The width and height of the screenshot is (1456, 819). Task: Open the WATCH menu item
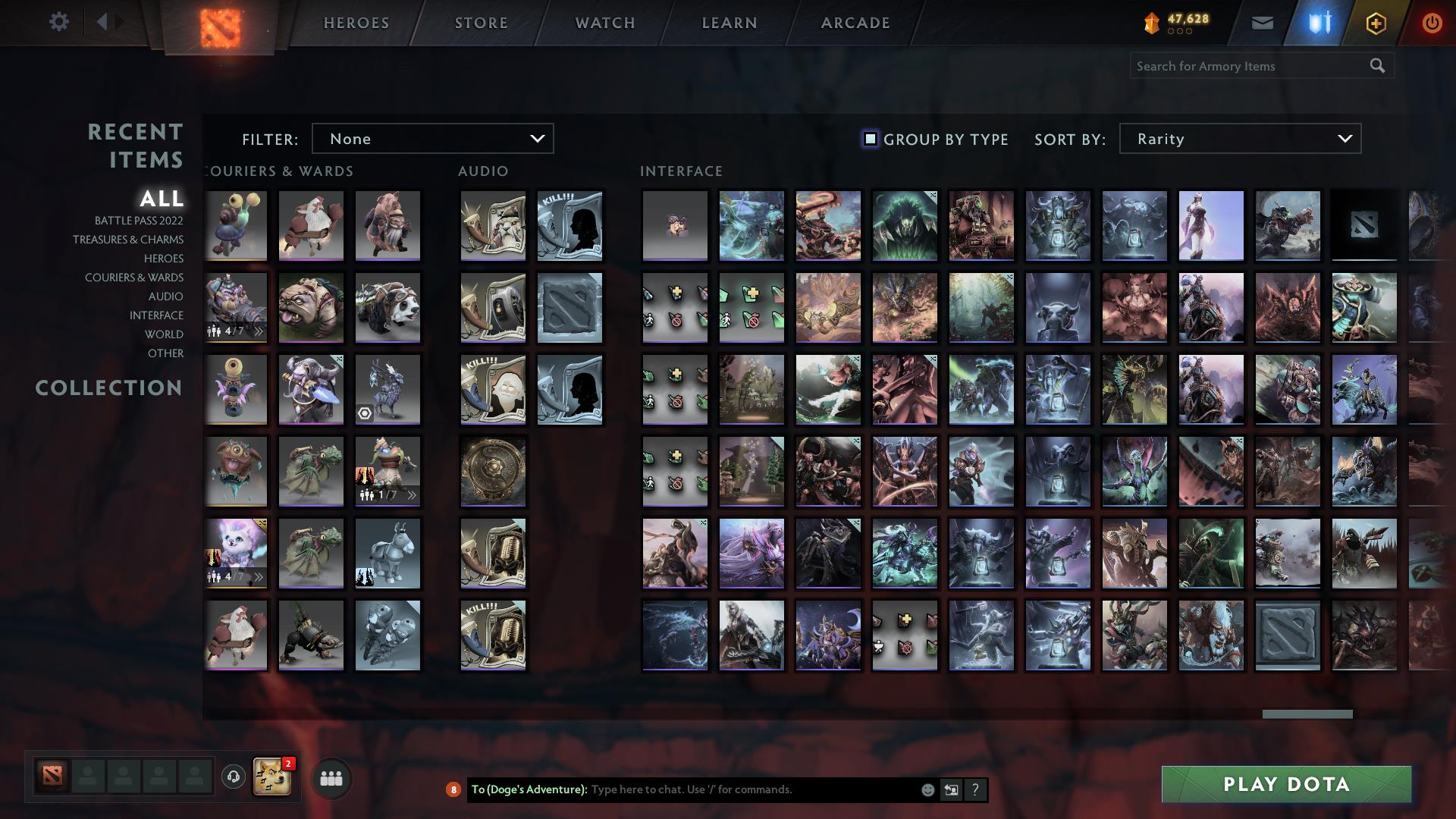click(x=604, y=22)
